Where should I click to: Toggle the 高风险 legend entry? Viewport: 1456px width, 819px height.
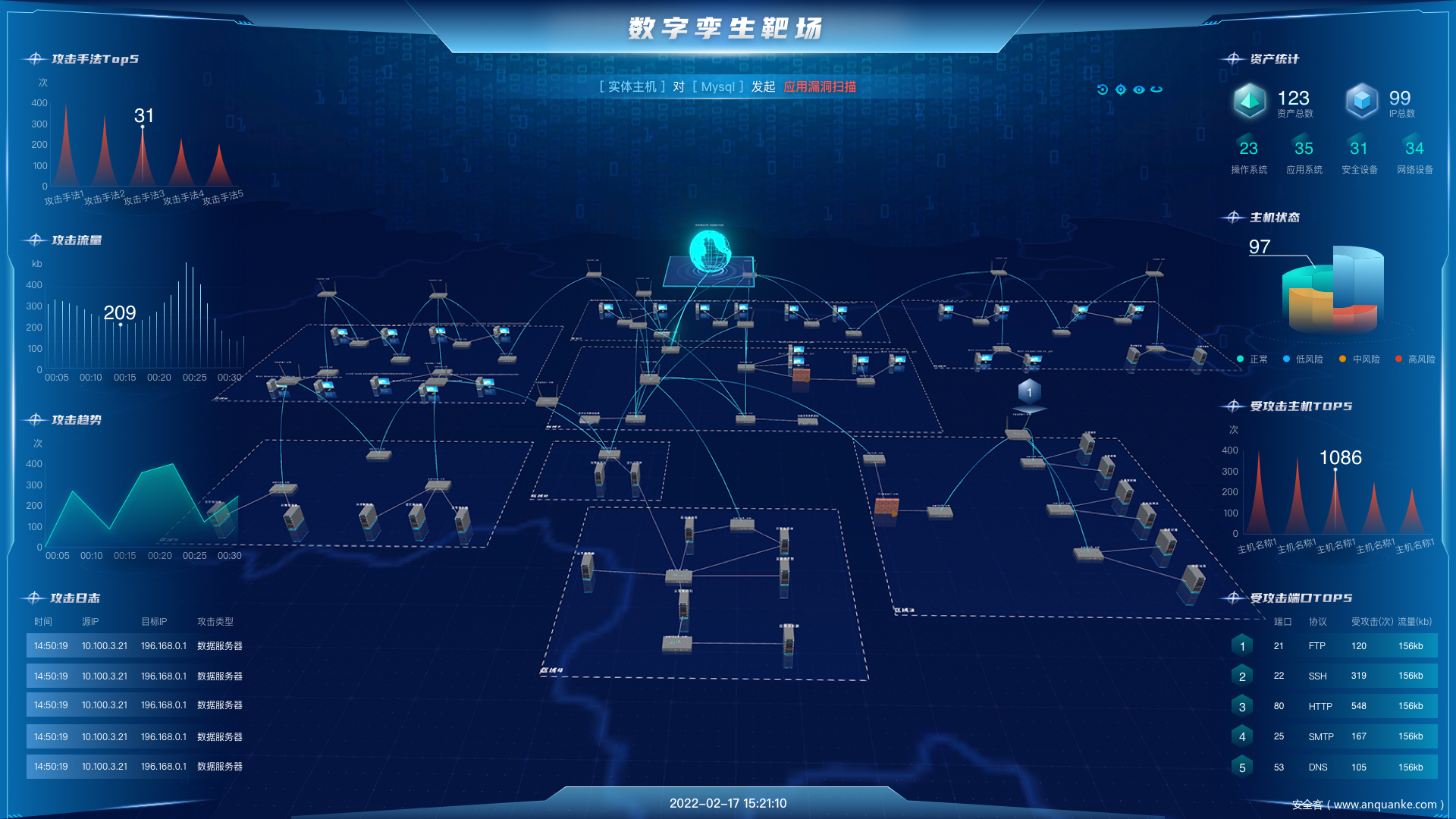coord(1416,359)
